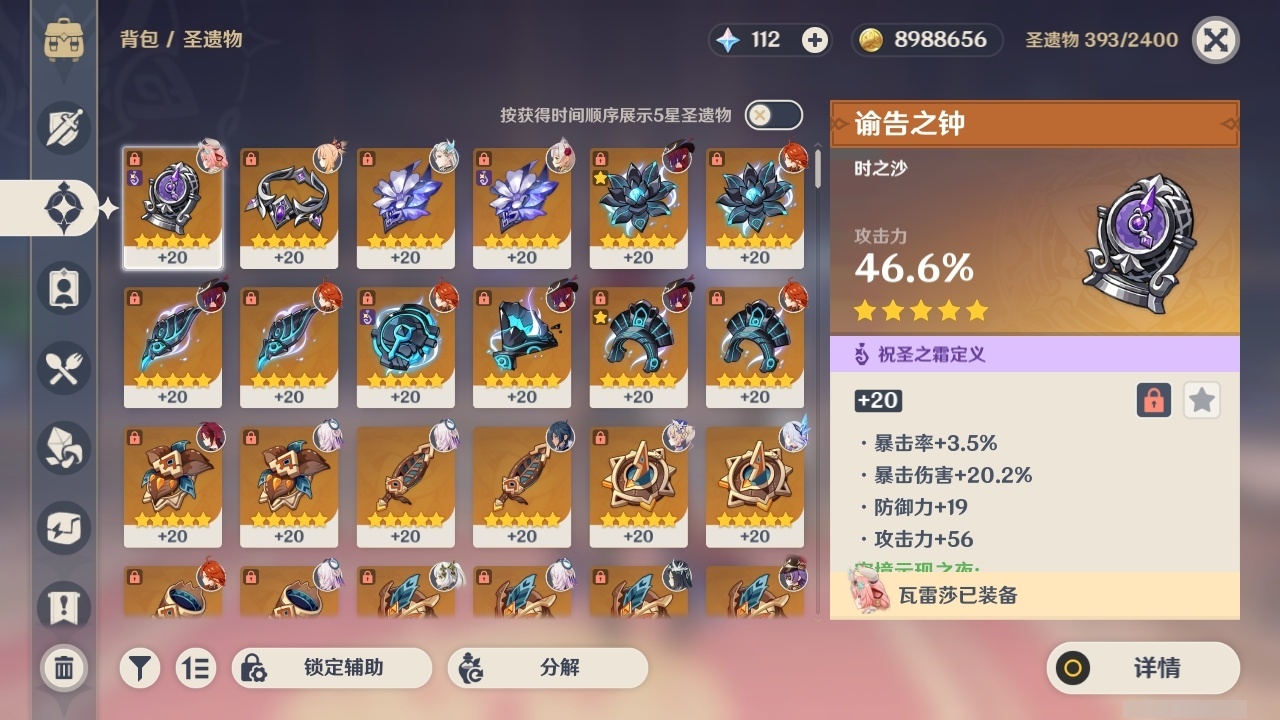Enable the 5-star artifact time-order toggle
Viewport: 1280px width, 720px height.
point(771,115)
